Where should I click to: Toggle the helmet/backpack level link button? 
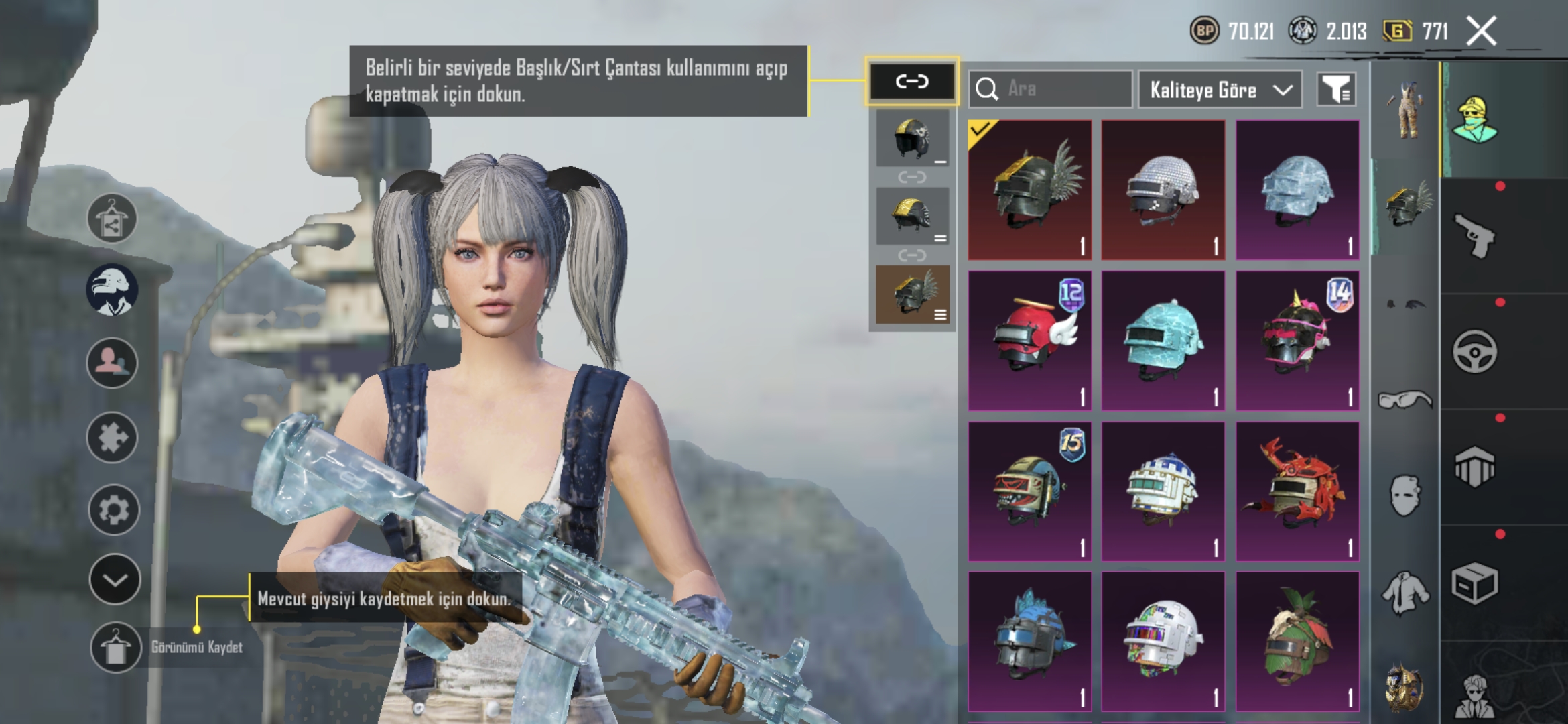912,82
